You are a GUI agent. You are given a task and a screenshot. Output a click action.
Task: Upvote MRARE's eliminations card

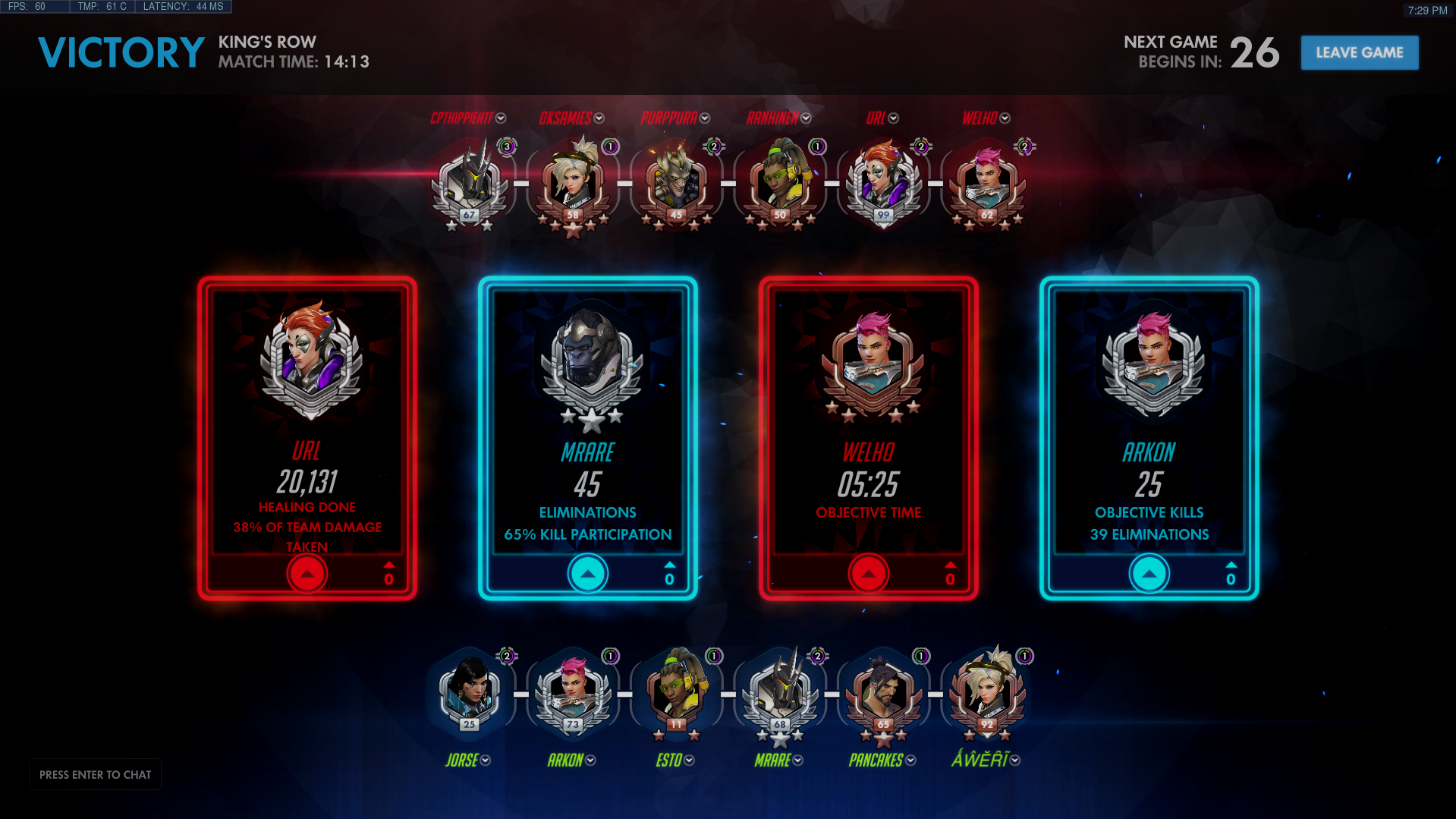point(588,574)
